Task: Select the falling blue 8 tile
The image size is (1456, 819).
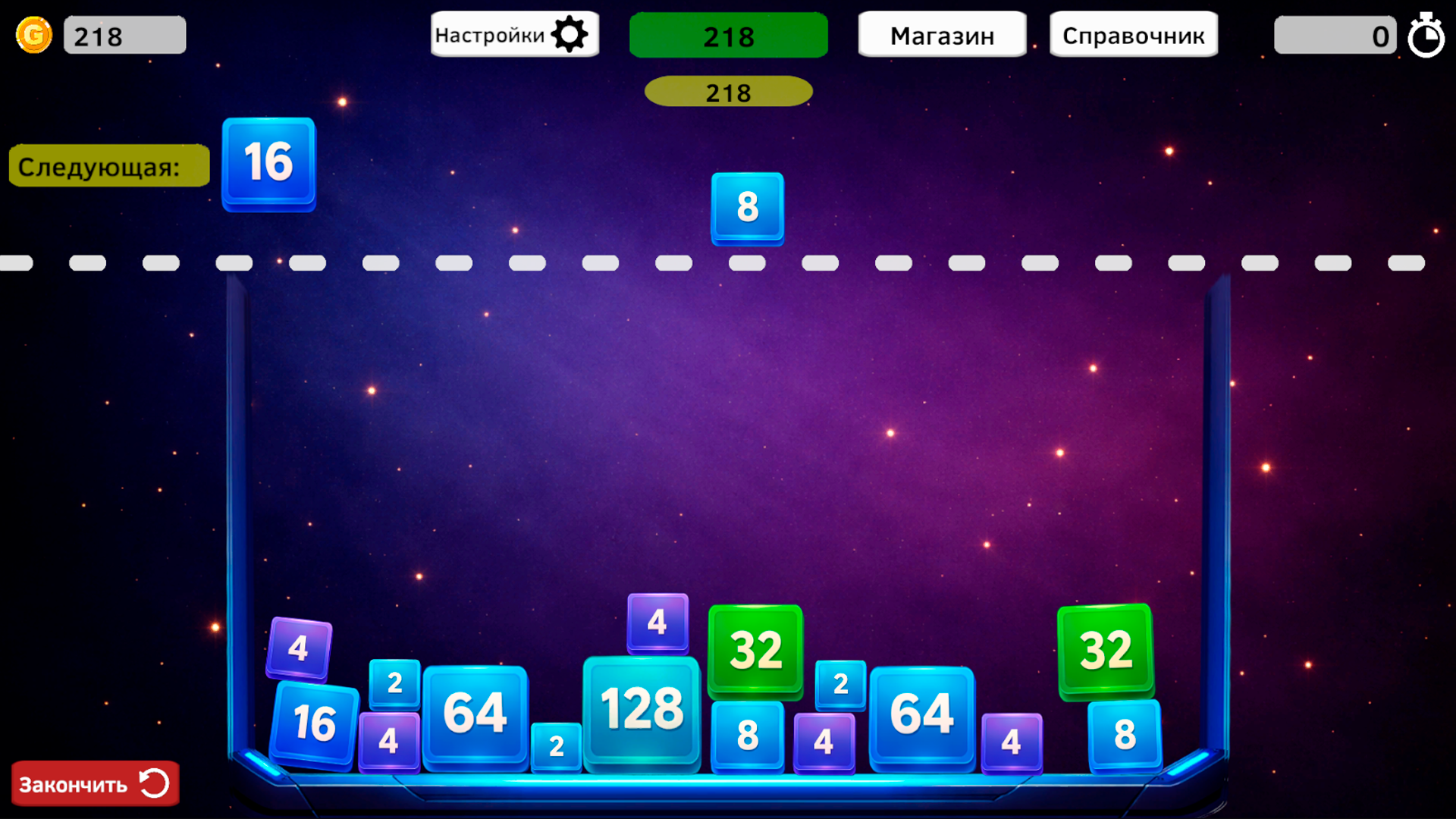Action: point(746,207)
